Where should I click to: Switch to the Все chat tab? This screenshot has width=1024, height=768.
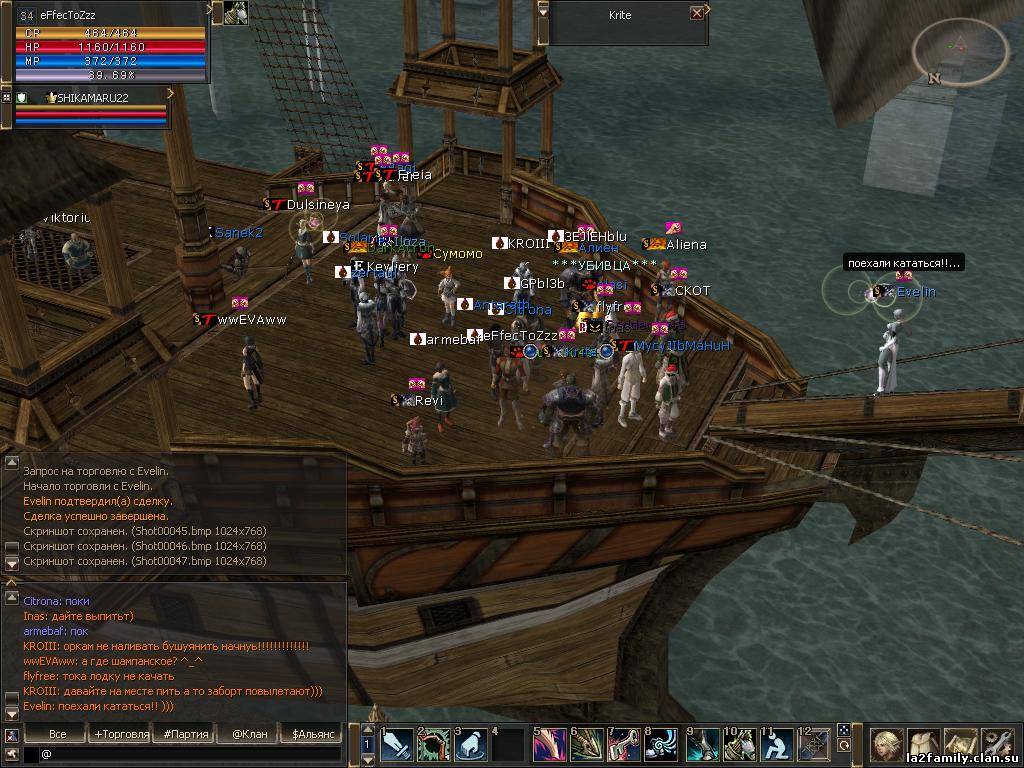point(57,734)
